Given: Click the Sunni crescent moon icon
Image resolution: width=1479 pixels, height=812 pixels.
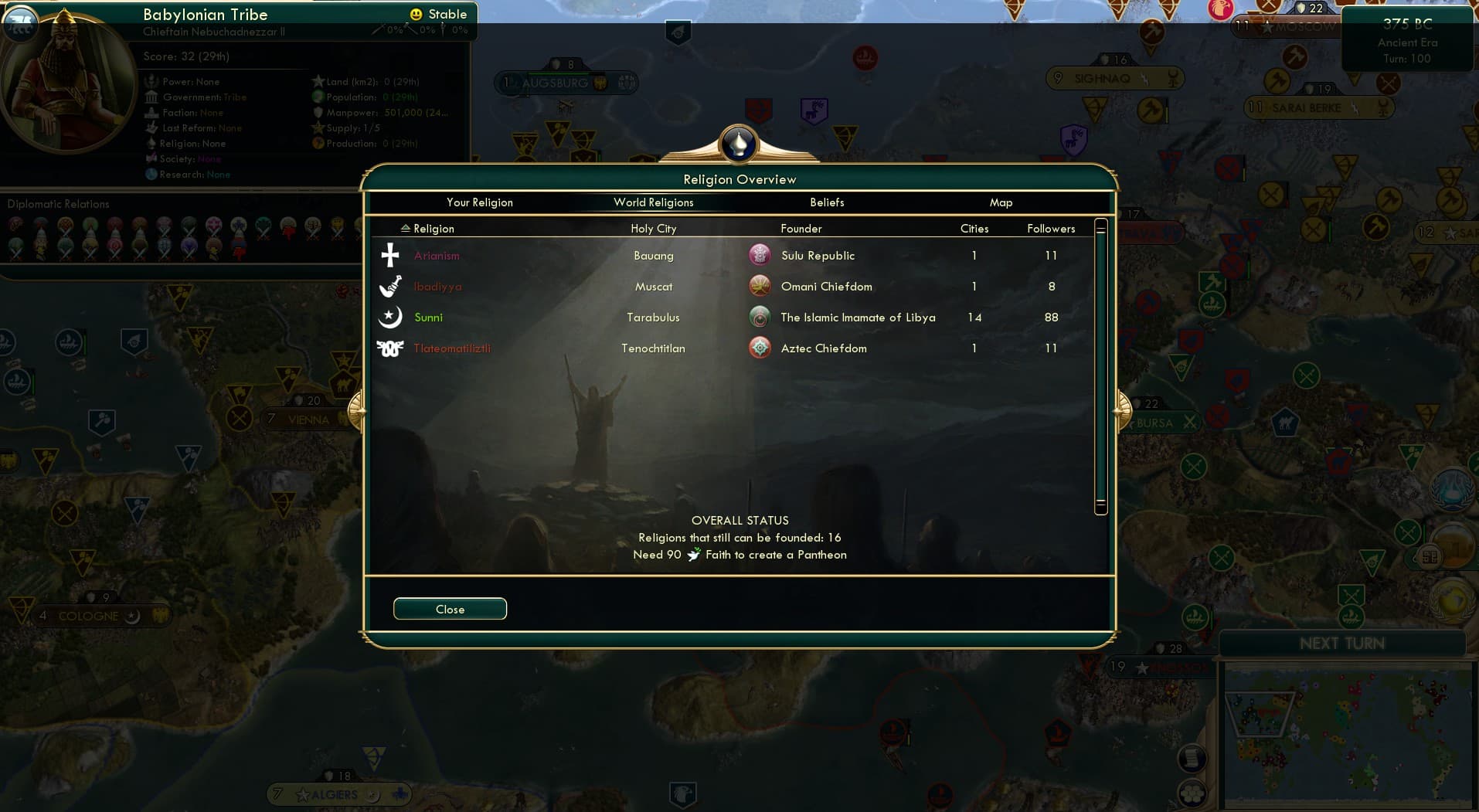Looking at the screenshot, I should point(390,317).
